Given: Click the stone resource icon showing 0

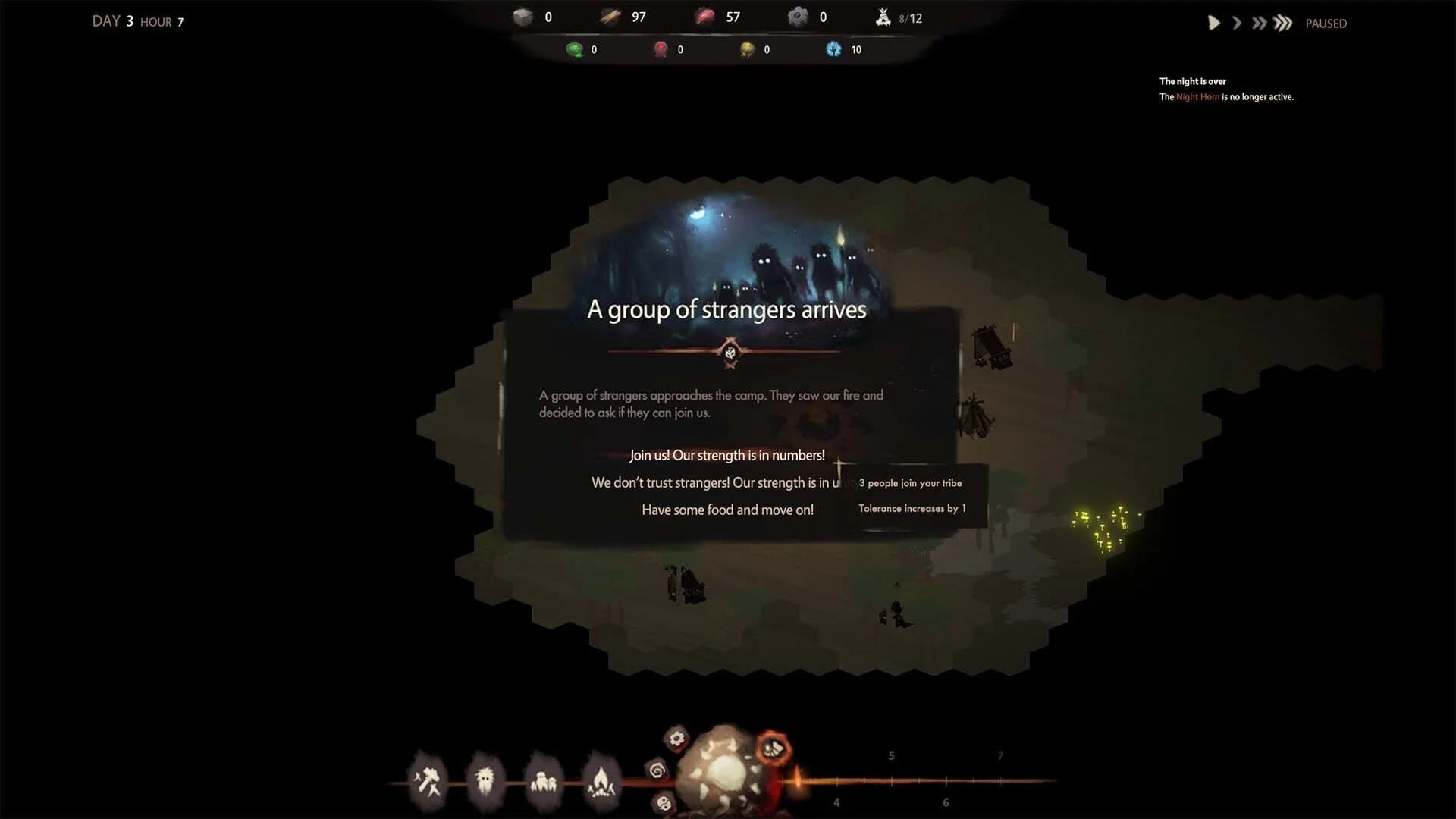Looking at the screenshot, I should [522, 16].
